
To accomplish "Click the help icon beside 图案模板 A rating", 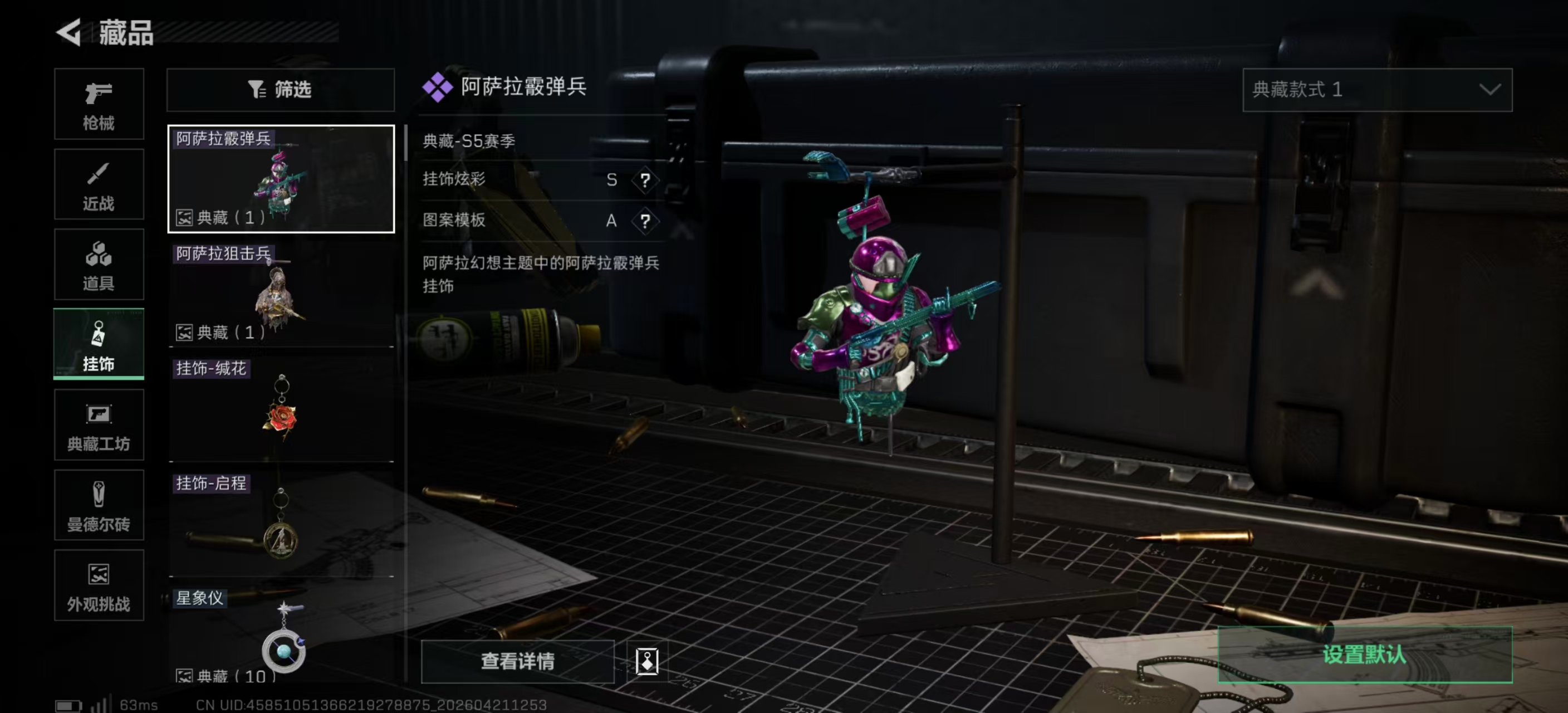I will [x=645, y=222].
